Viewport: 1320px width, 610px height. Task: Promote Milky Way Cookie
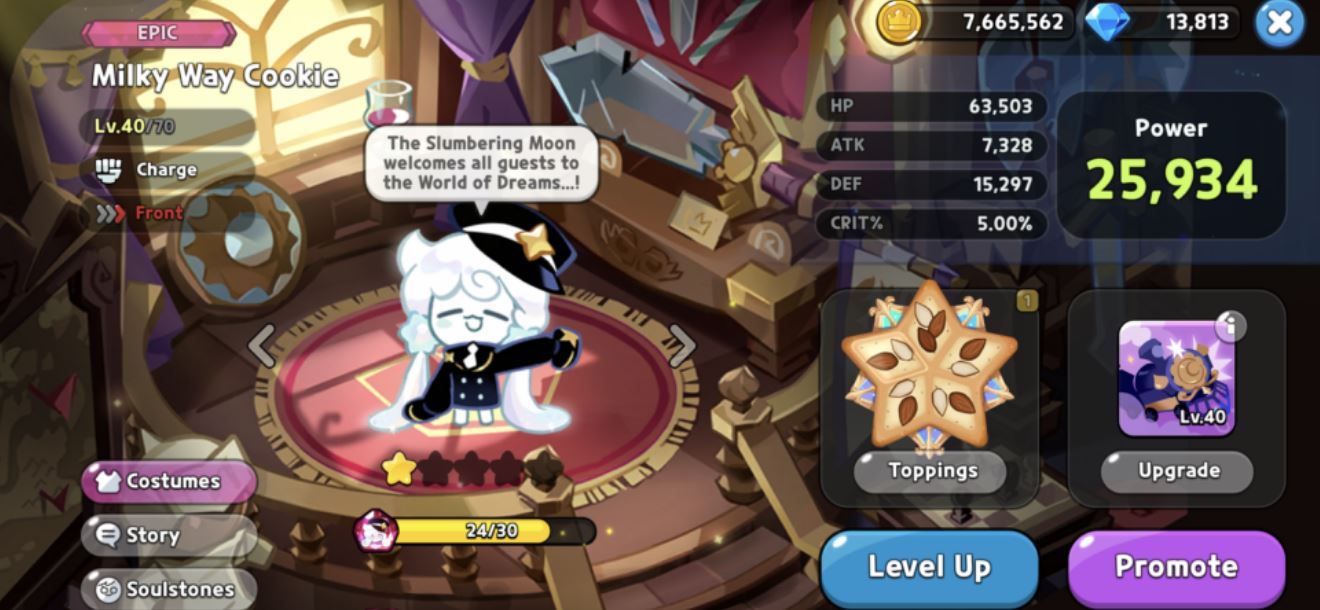point(1176,567)
